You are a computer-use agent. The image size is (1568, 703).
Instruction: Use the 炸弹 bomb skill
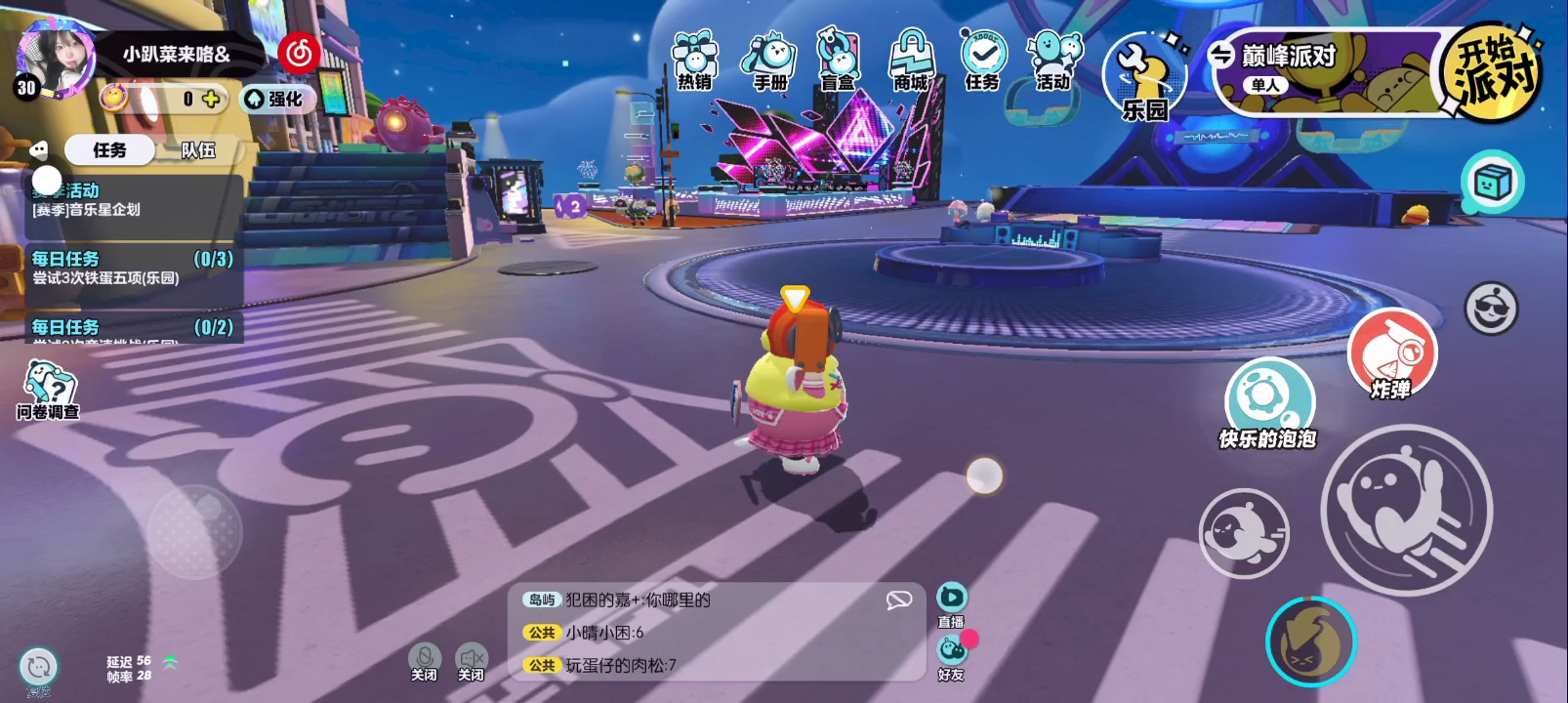(1391, 353)
